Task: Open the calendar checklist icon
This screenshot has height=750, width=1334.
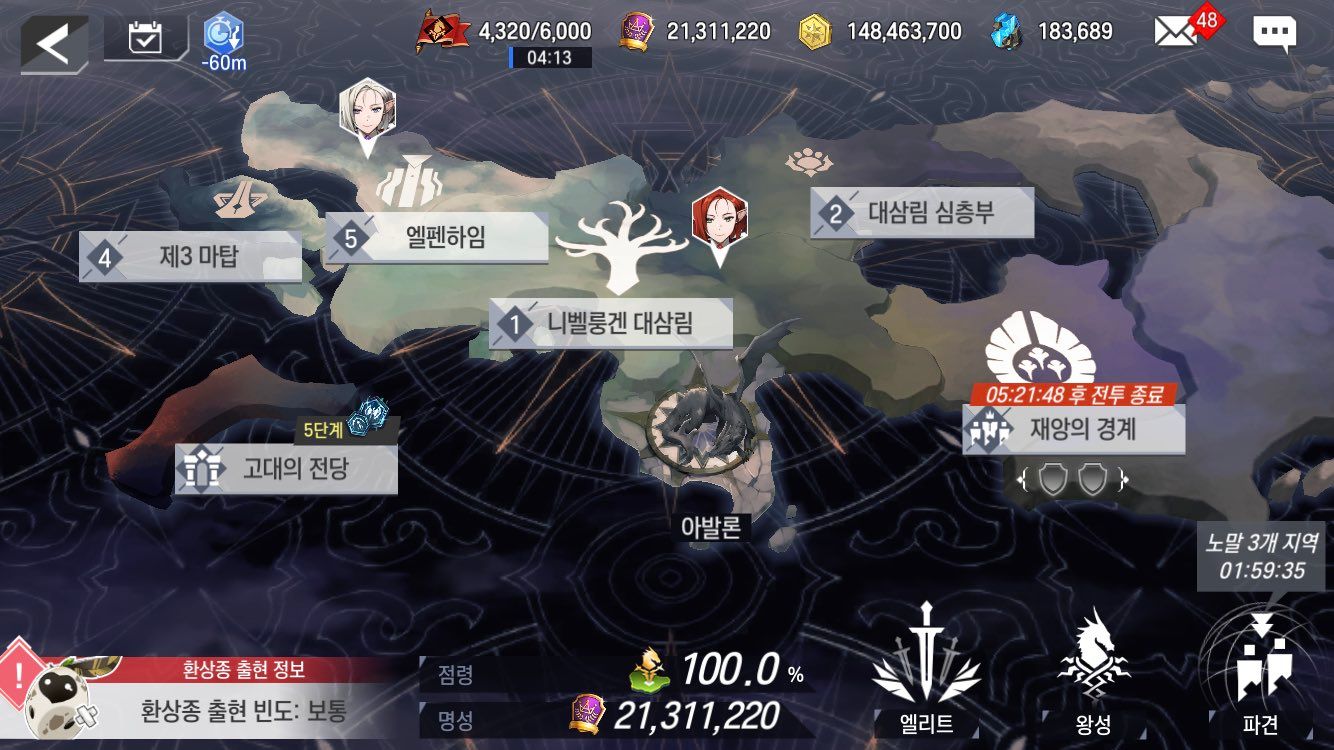Action: click(x=146, y=40)
